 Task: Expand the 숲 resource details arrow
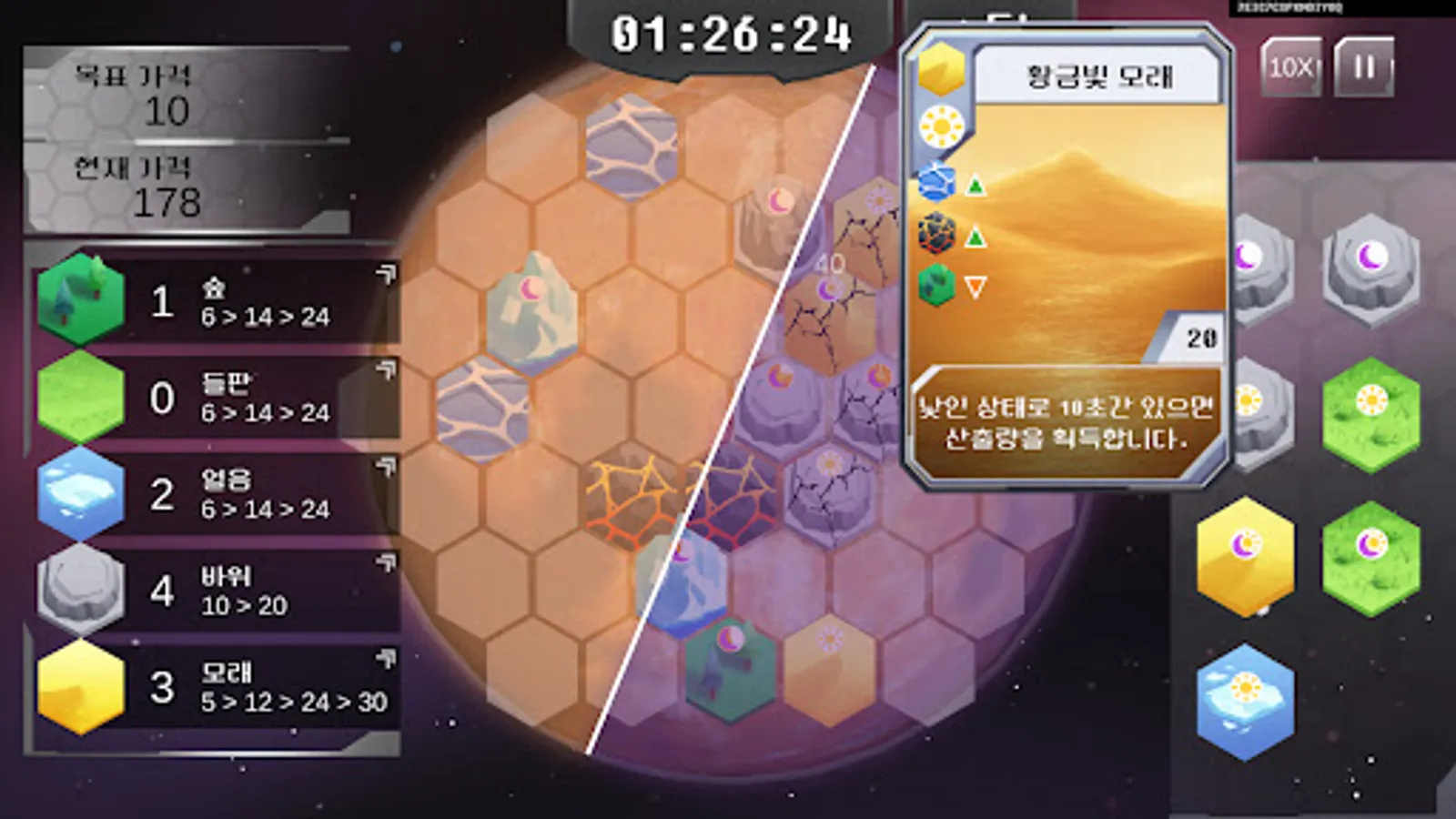[386, 273]
